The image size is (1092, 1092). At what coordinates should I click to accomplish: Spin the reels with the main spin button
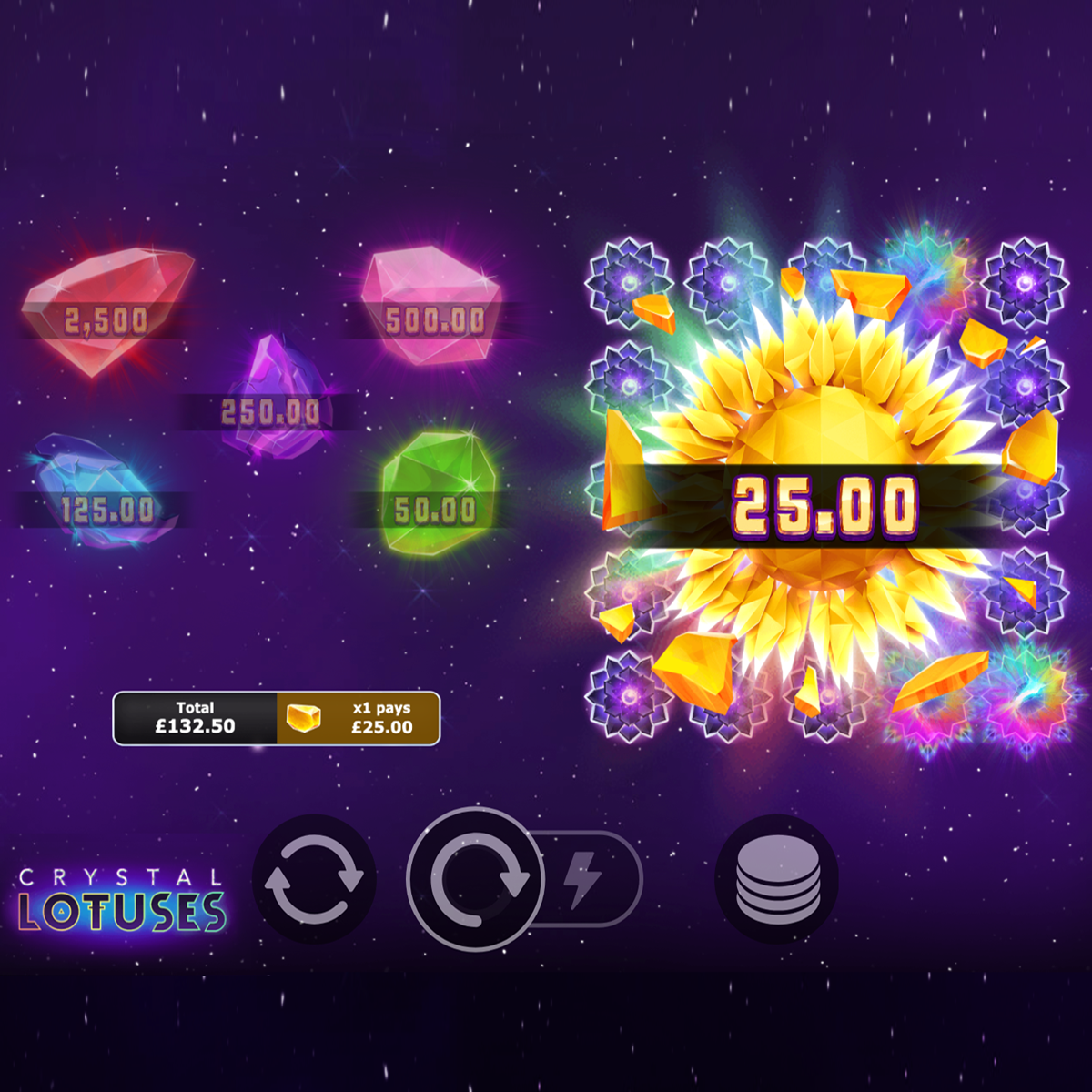pyautogui.click(x=475, y=880)
